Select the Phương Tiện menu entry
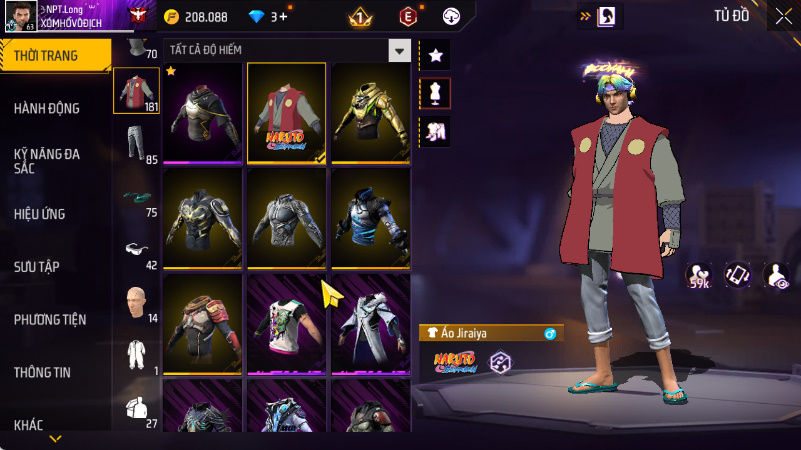Viewport: 801px width, 450px height. (50, 320)
